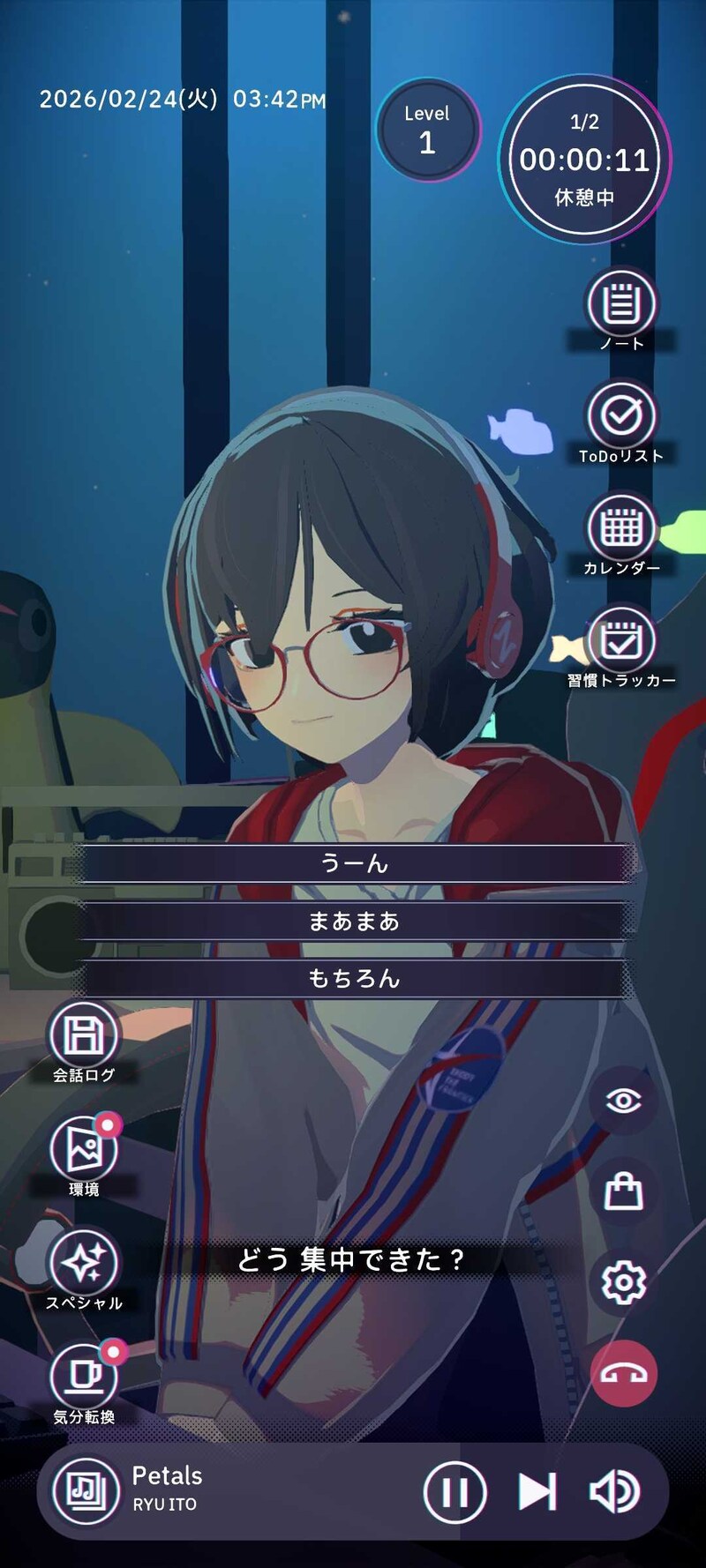Screen dimensions: 706x1568
Task: Show the カレンダー calendar
Action: (622, 528)
